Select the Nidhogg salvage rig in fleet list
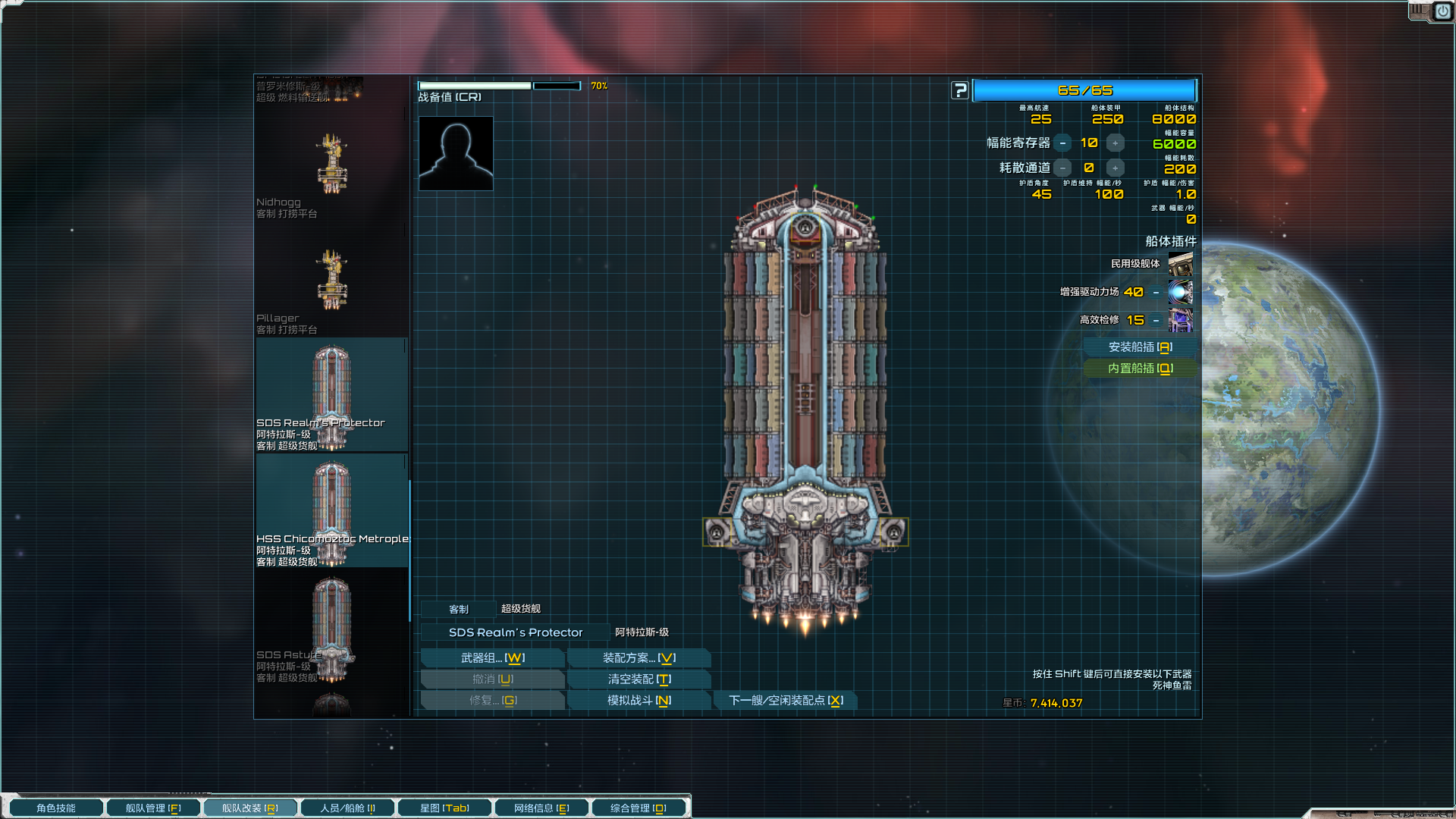The image size is (1456, 819). coord(331,168)
